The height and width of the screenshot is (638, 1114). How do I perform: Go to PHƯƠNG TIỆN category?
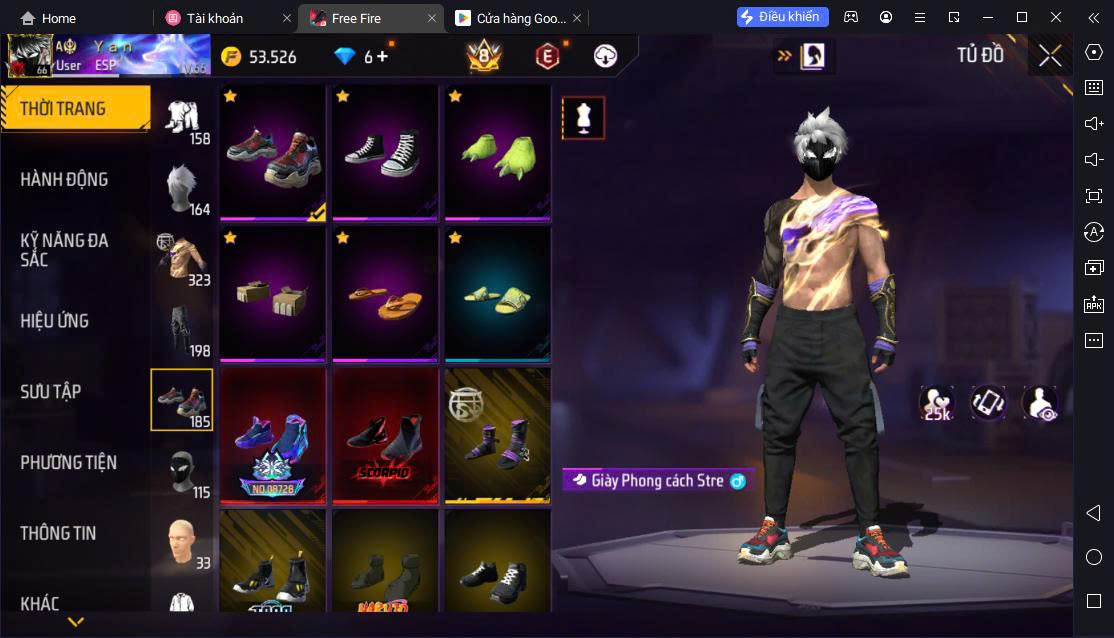coord(68,463)
